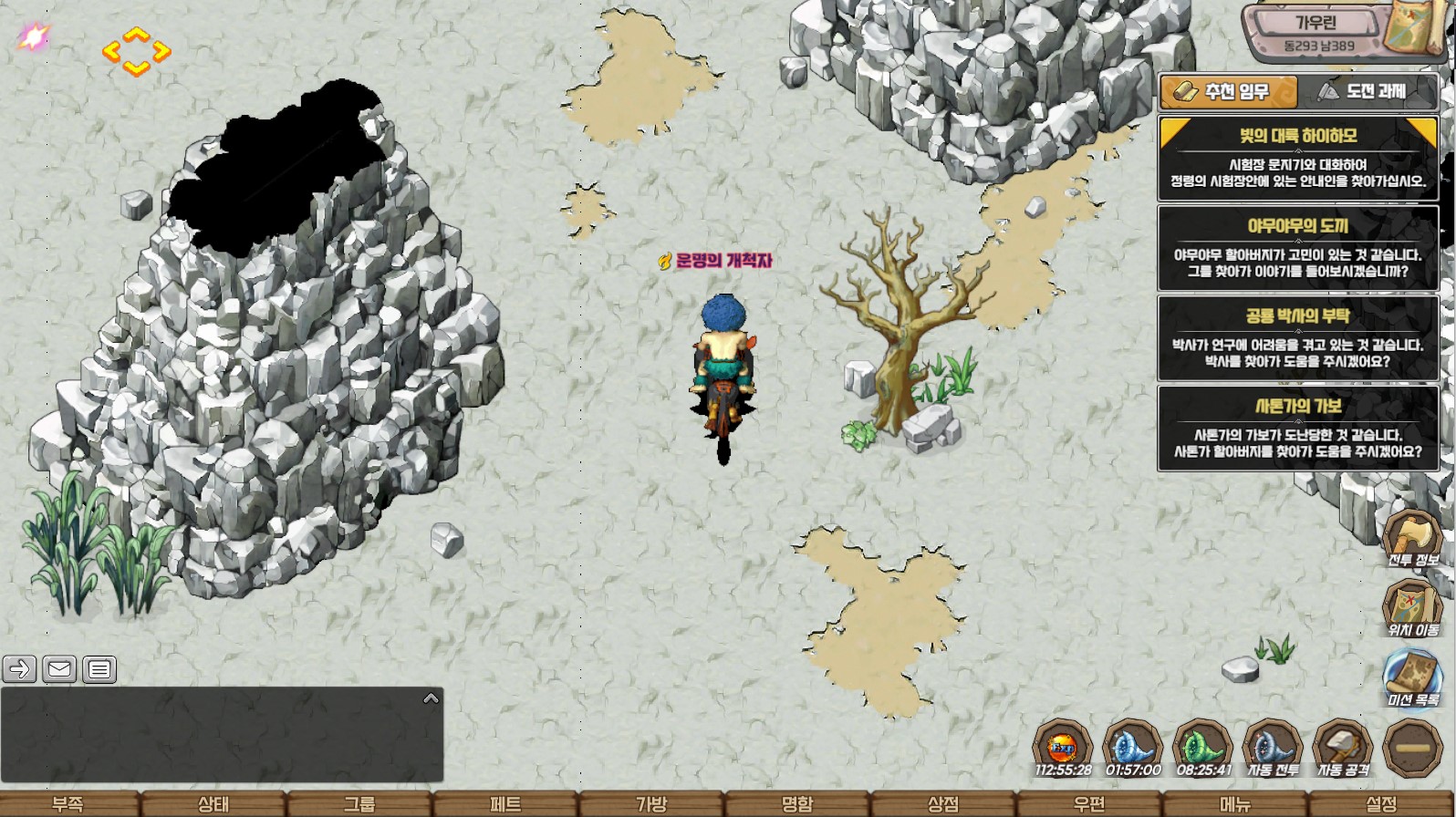Open the 부족 (tribe) menu

pos(68,803)
